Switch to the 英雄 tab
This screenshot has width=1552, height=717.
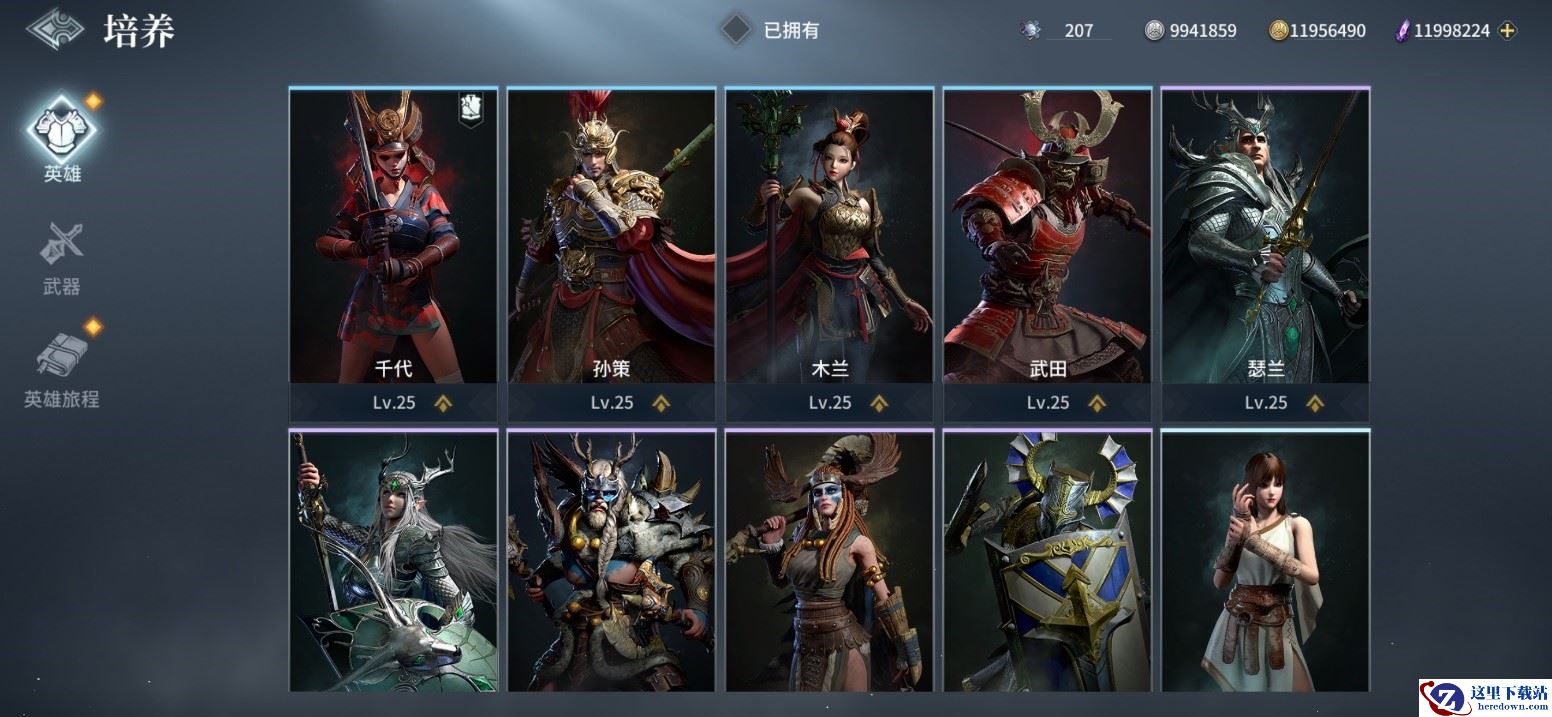point(62,136)
